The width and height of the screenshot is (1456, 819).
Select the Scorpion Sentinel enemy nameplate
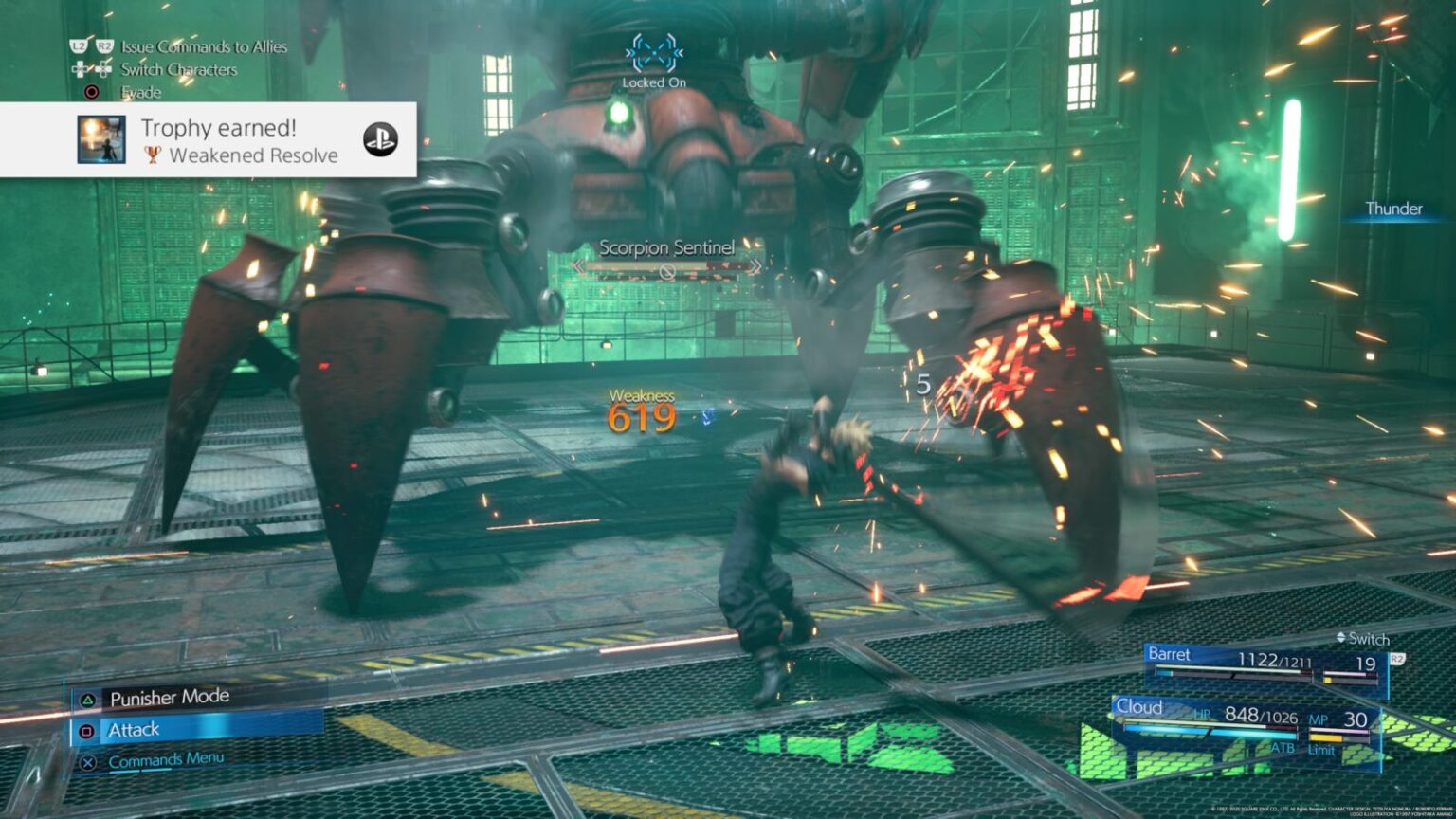pyautogui.click(x=666, y=249)
